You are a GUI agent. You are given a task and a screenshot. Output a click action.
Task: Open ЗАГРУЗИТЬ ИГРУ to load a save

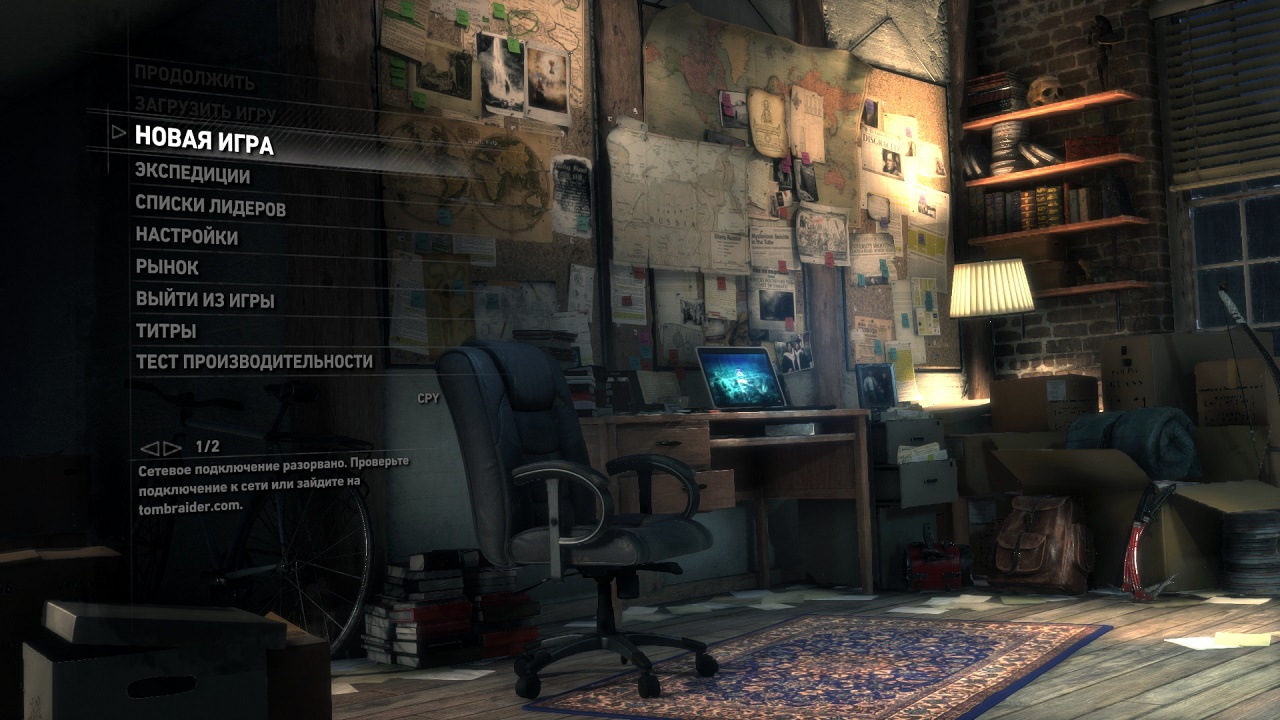(x=205, y=110)
